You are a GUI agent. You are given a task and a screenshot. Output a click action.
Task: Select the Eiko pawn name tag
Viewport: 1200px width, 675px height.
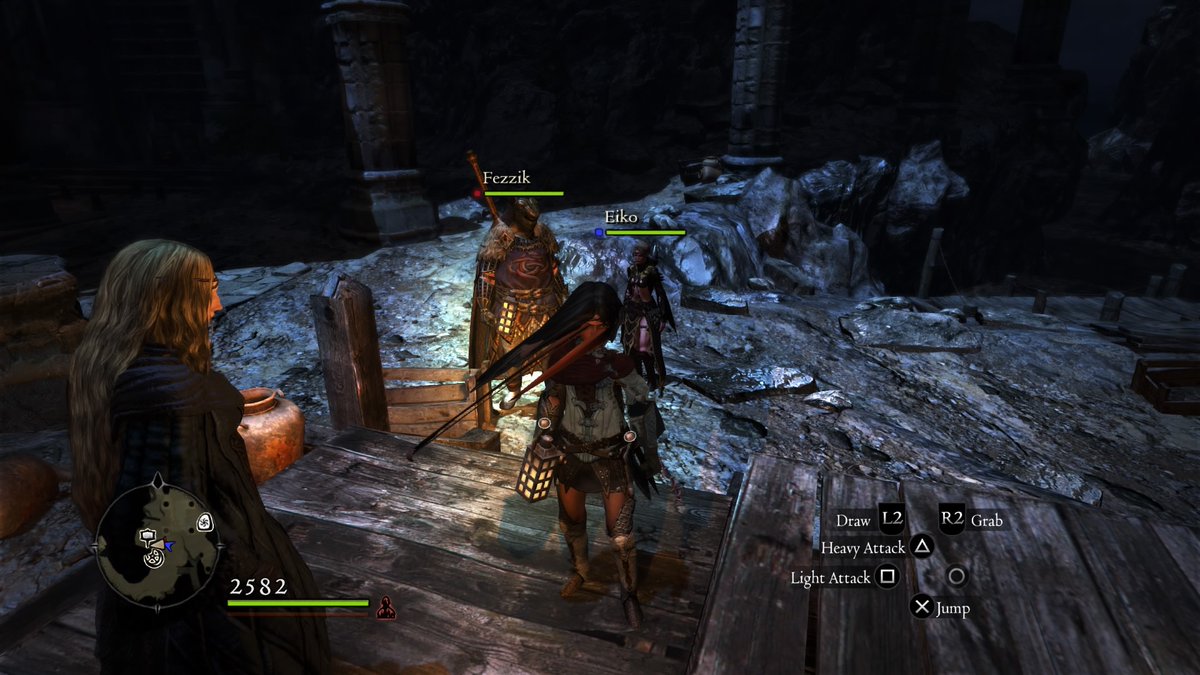tap(620, 216)
